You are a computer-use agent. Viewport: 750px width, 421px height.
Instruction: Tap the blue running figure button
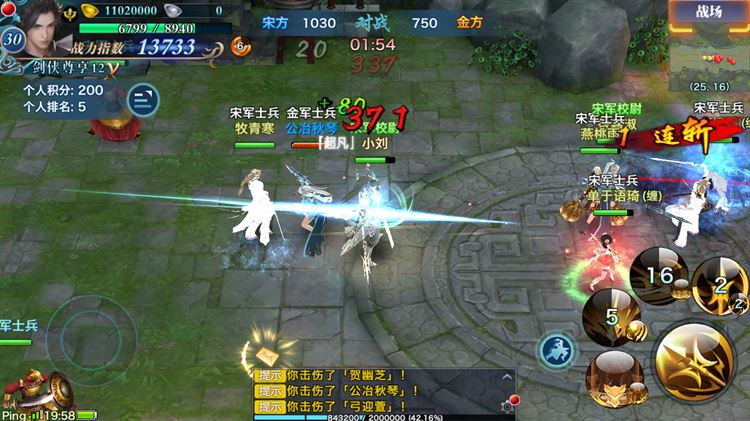[554, 350]
